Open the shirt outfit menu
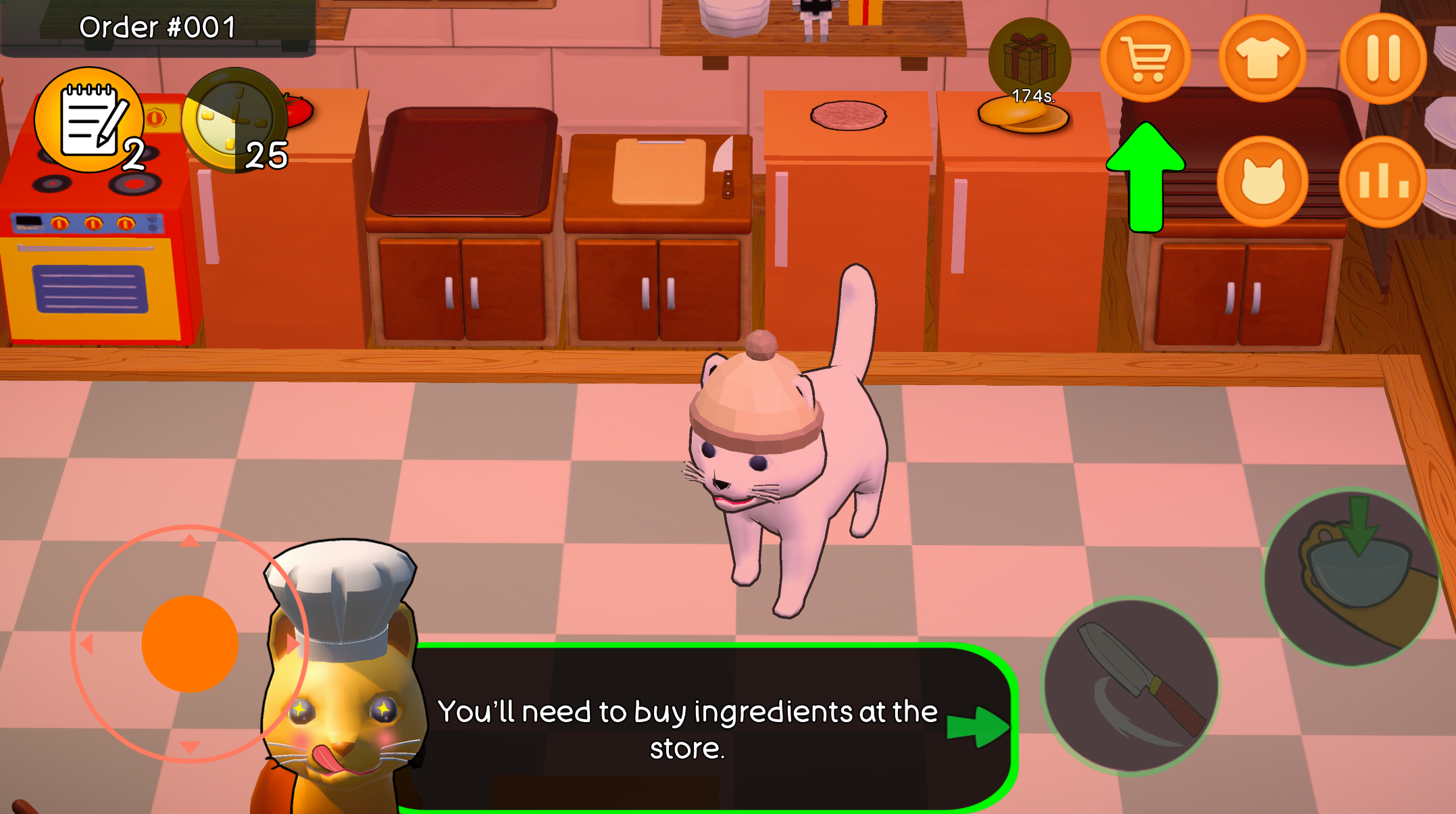The image size is (1456, 814). pyautogui.click(x=1262, y=58)
